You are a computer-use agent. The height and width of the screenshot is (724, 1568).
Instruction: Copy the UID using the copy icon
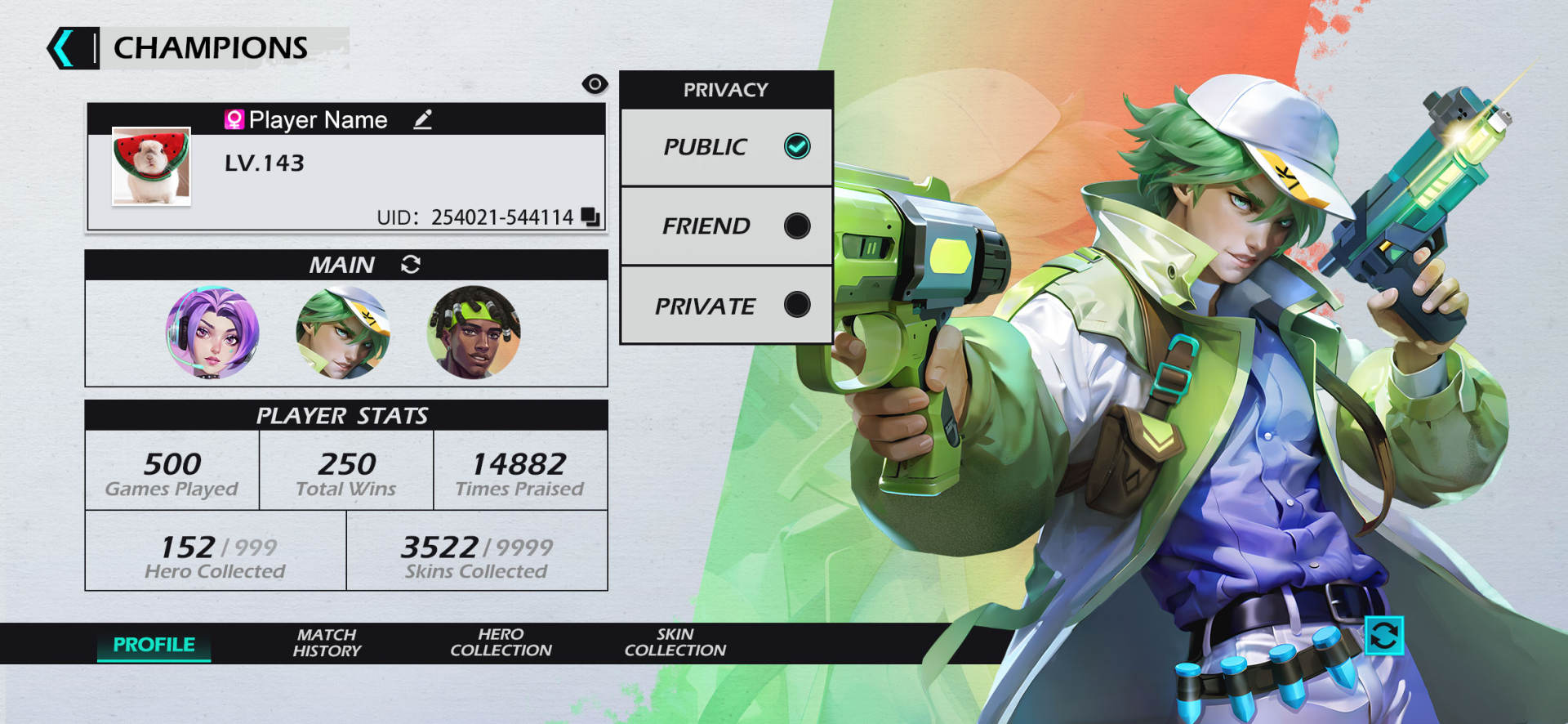click(590, 217)
